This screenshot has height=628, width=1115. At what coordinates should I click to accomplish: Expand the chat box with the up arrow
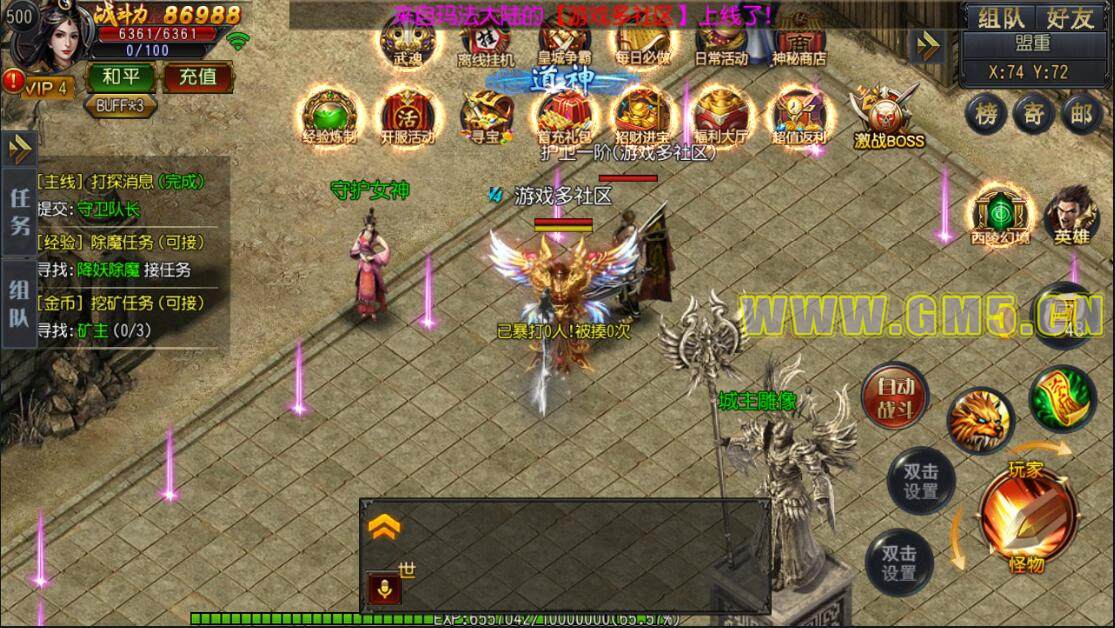click(x=385, y=528)
